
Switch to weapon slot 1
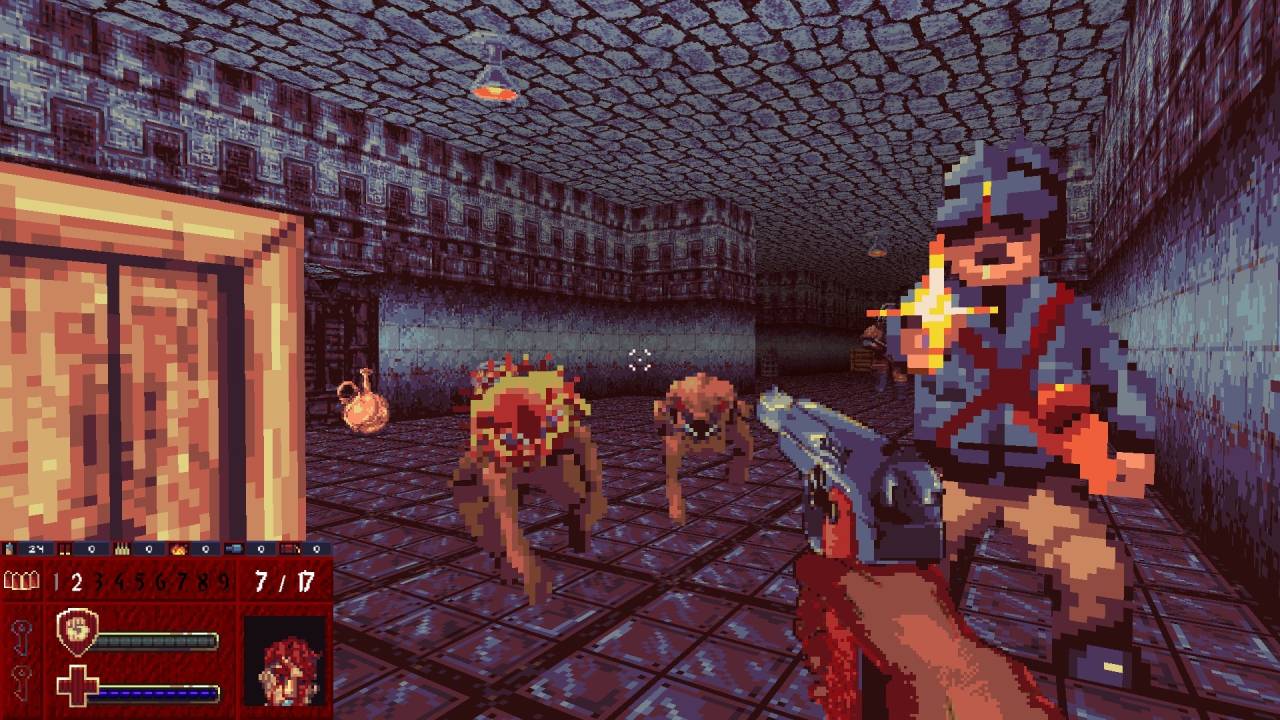tap(56, 582)
